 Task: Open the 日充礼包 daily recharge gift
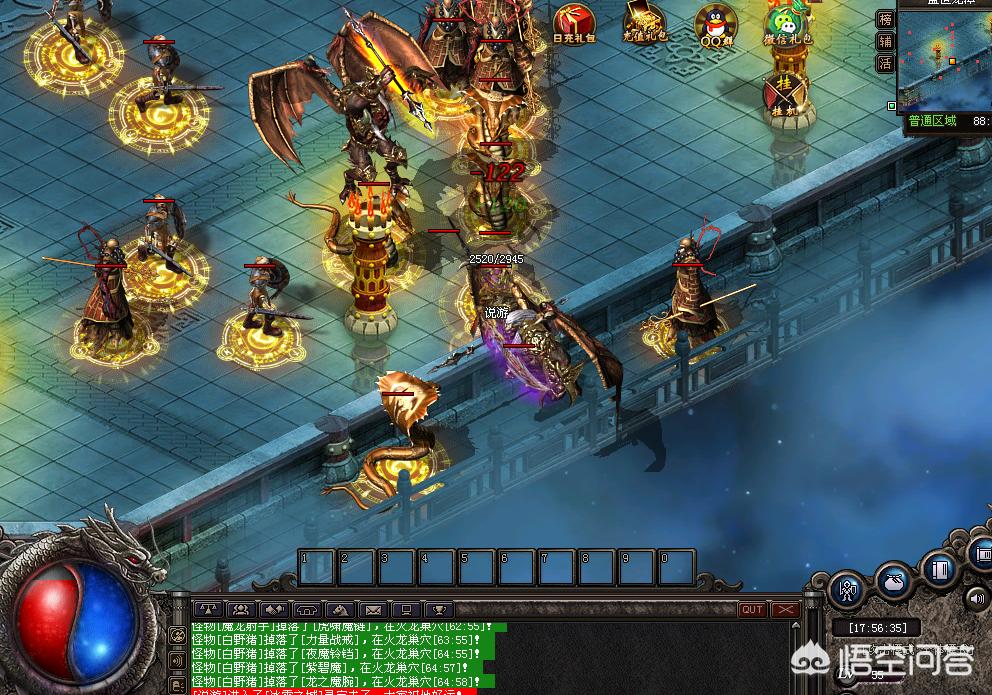point(576,24)
